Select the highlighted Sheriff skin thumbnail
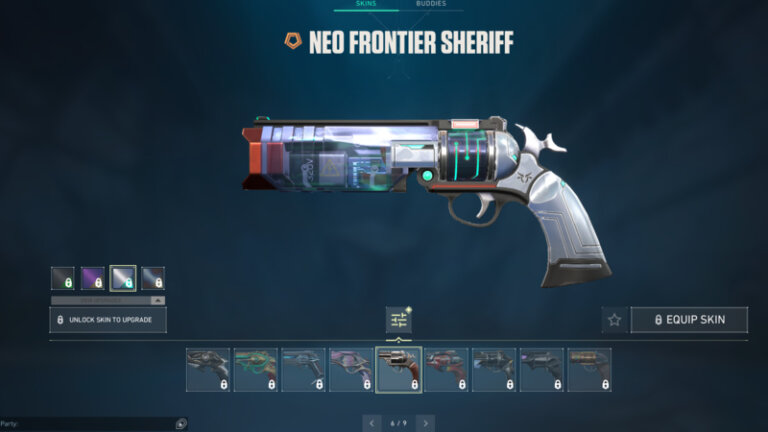This screenshot has height=432, width=768. pos(398,369)
